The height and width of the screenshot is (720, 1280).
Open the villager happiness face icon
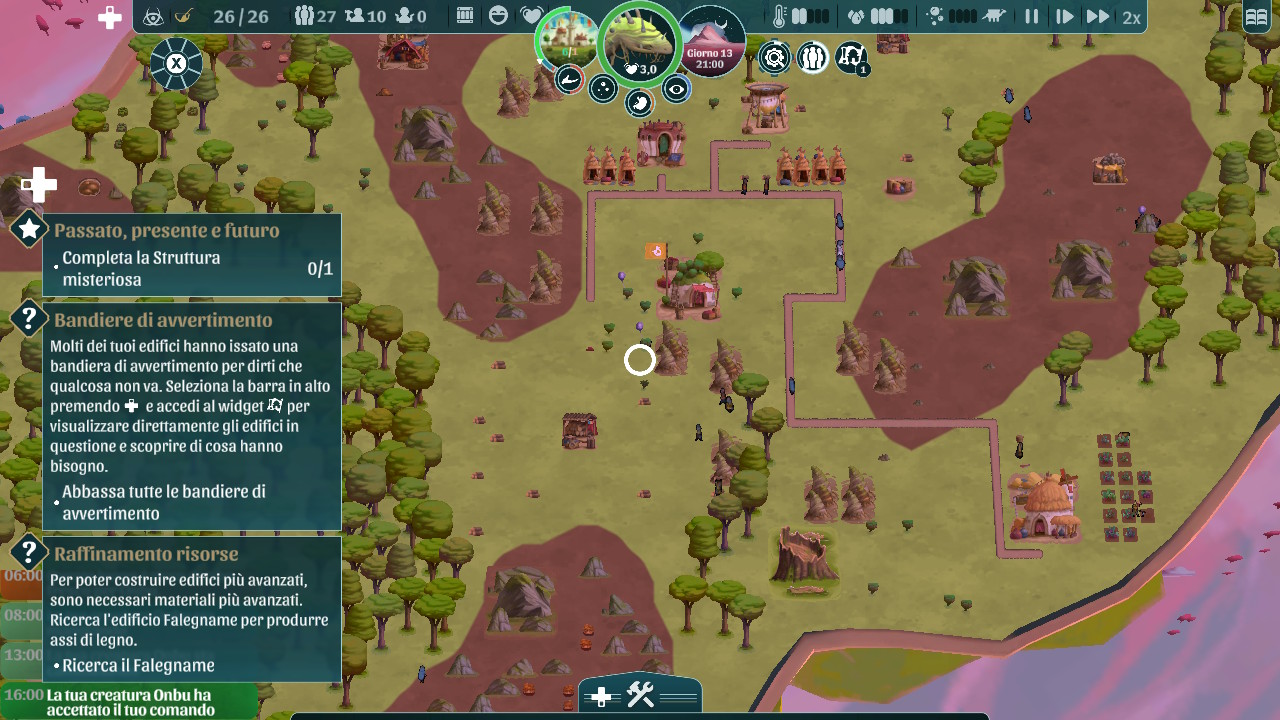(x=498, y=16)
